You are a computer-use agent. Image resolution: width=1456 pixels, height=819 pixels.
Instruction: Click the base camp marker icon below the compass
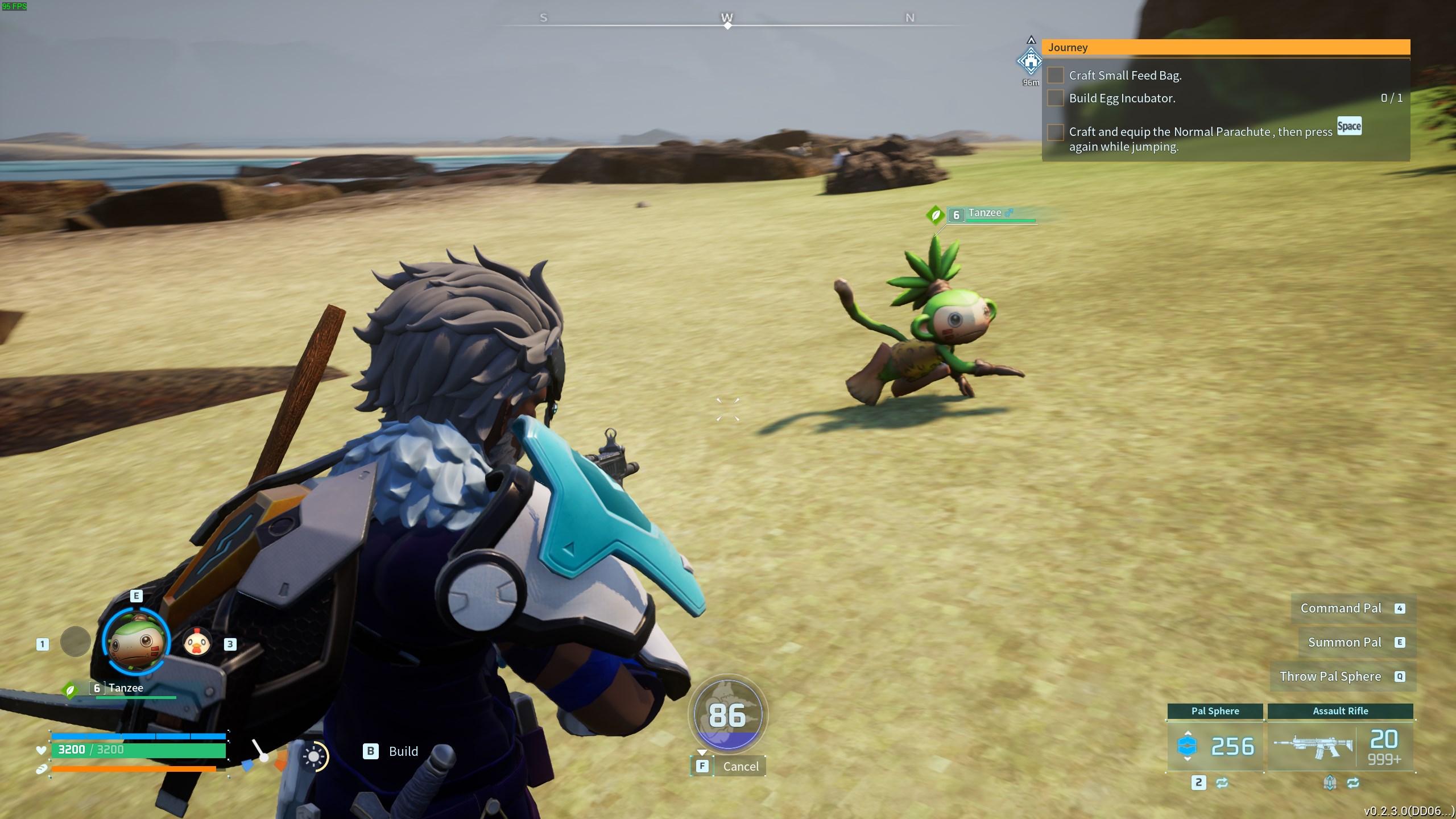tap(1031, 61)
